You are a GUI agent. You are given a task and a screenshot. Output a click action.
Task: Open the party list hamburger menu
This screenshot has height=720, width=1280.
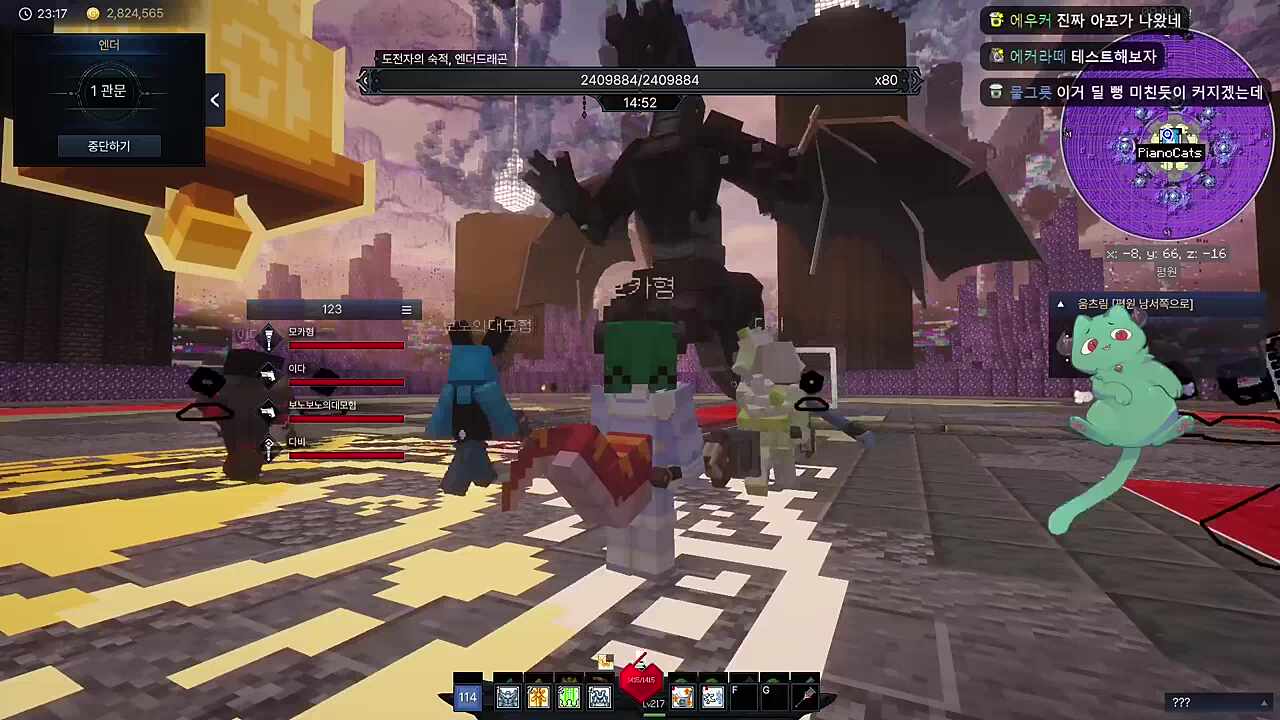[406, 310]
